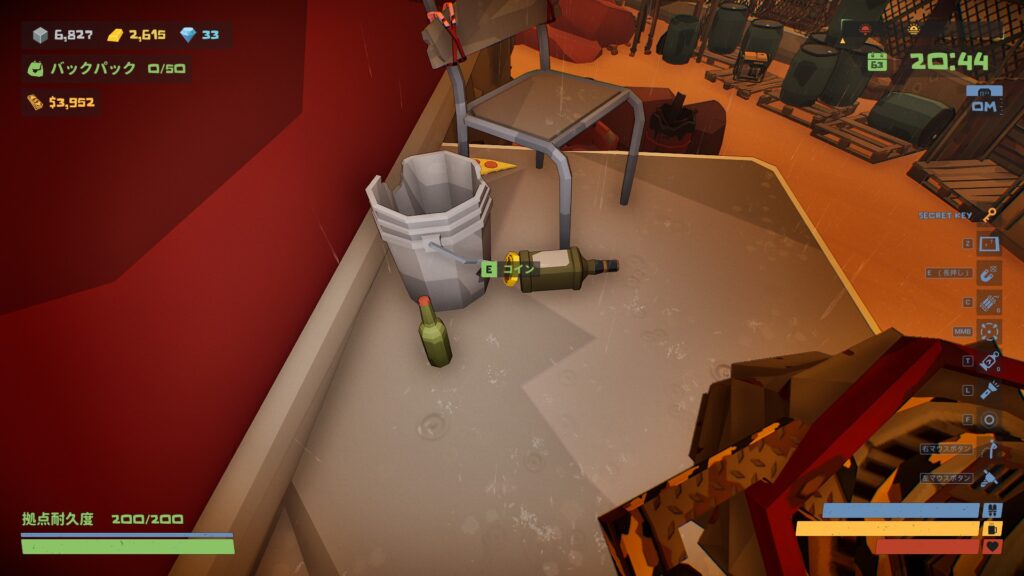The image size is (1024, 576).
Task: Open the backpack icon
Action: point(36,69)
